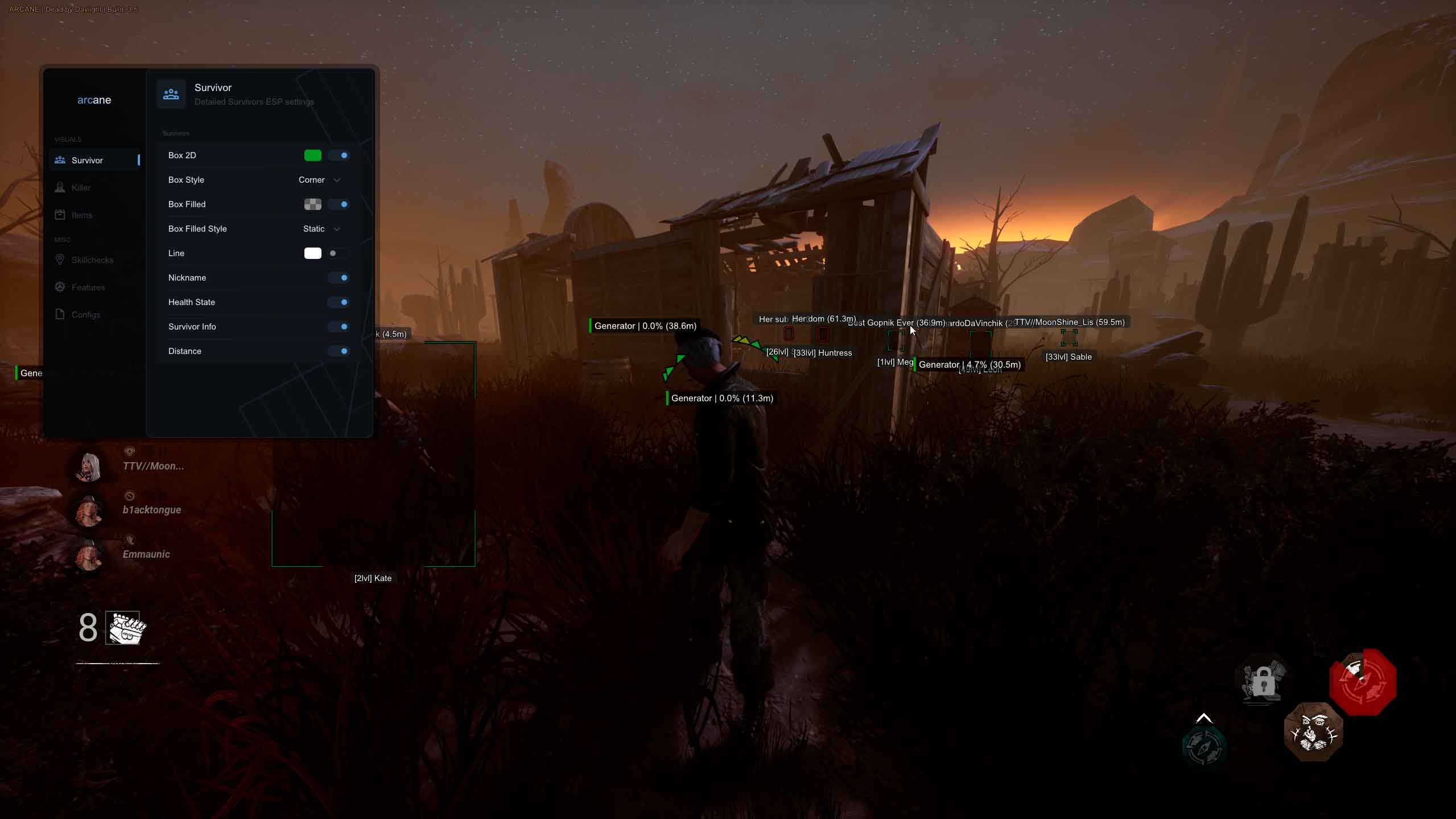Disable the Health State toggle

tap(340, 302)
